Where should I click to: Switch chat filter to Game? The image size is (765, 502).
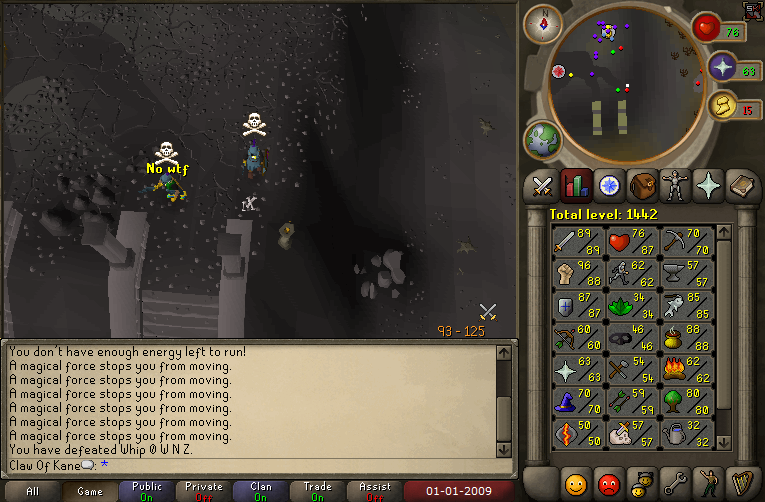pos(88,491)
